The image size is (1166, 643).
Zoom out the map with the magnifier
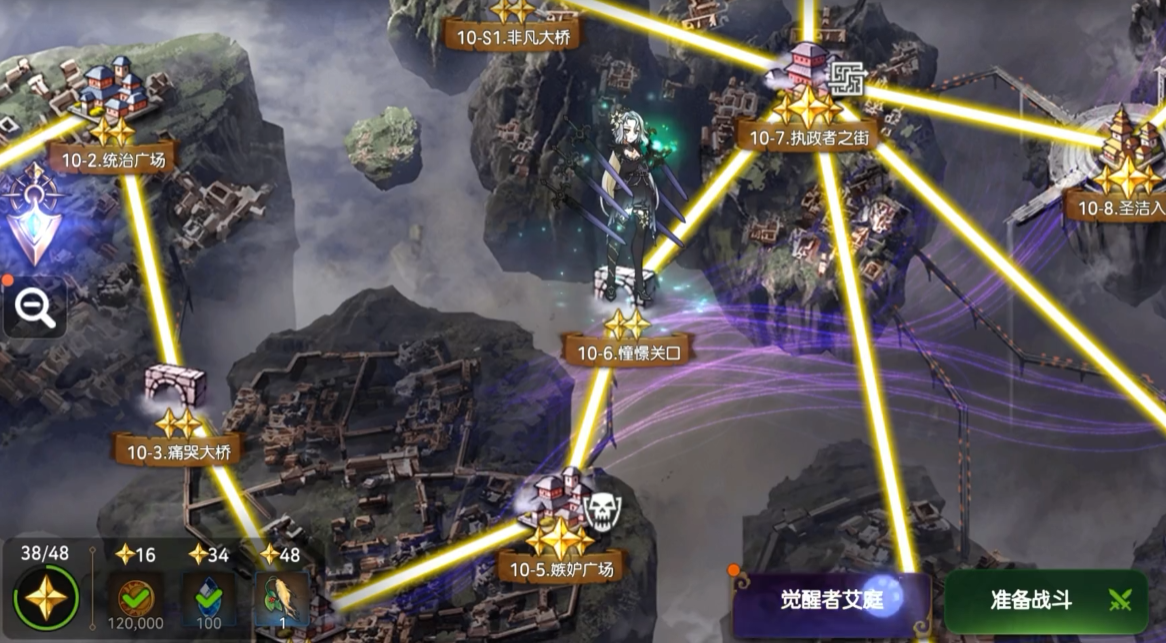click(x=34, y=309)
